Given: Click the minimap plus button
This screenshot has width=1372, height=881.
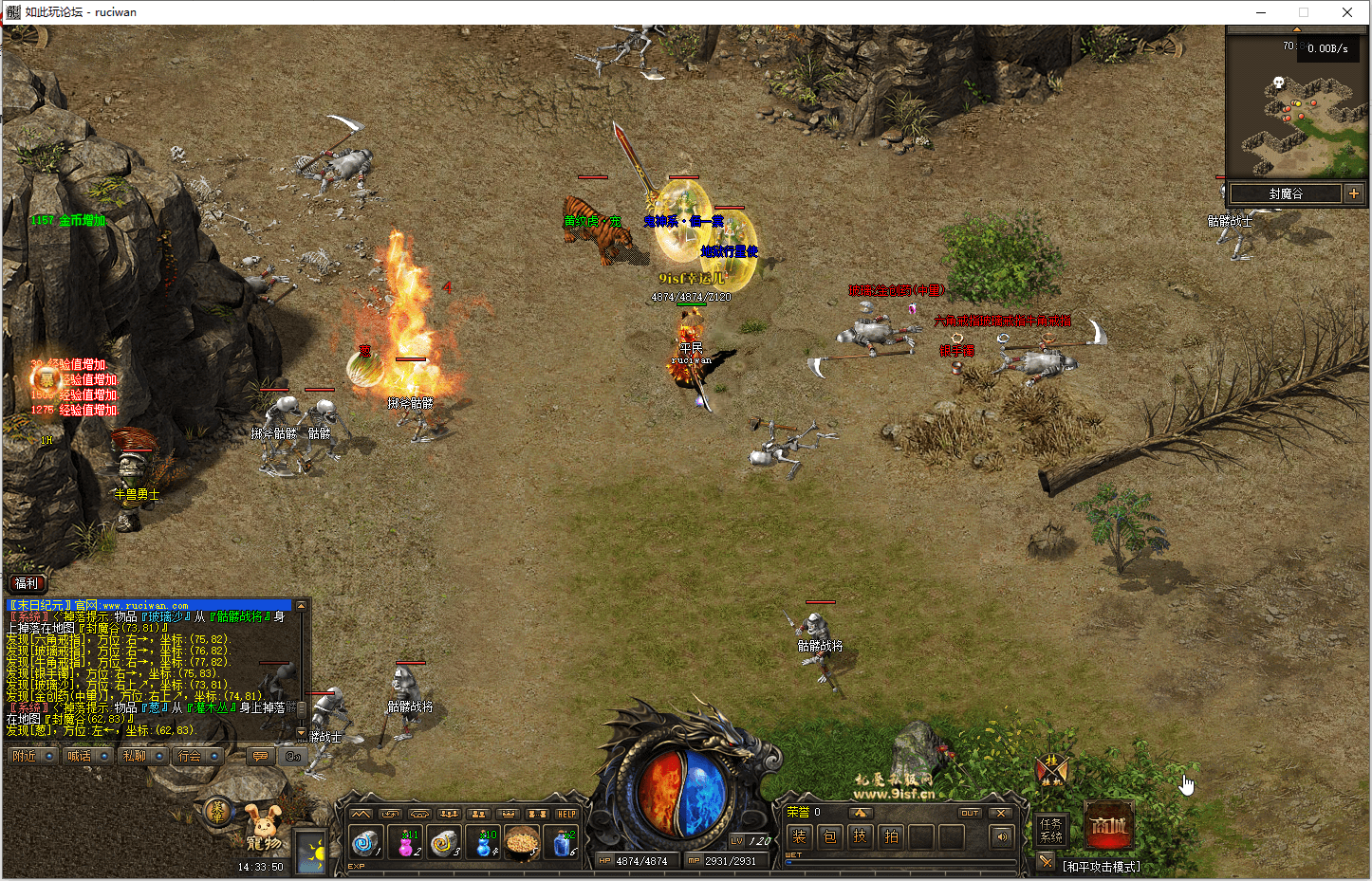Looking at the screenshot, I should tap(1354, 193).
